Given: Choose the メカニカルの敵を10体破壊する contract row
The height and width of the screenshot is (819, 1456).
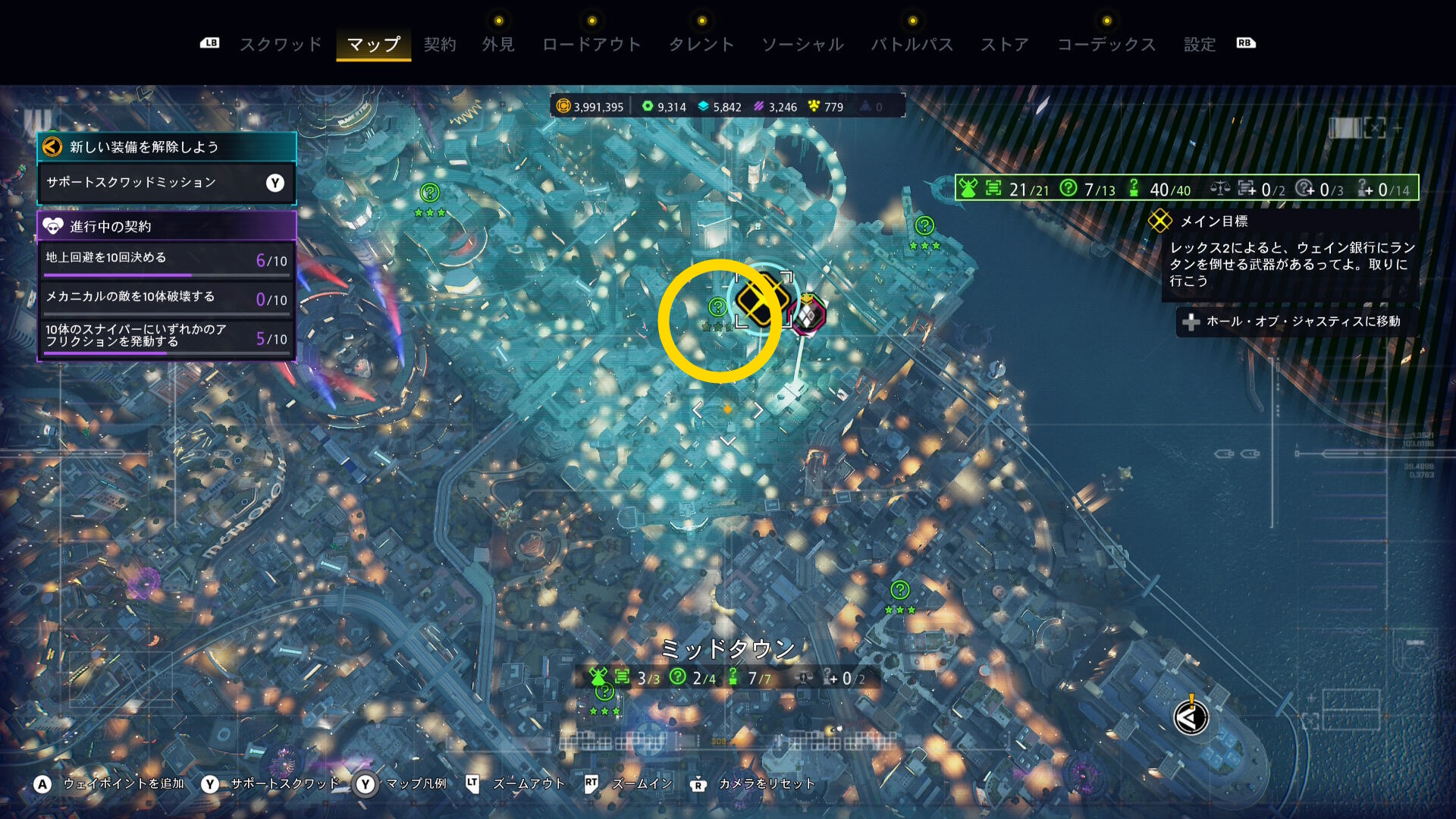Looking at the screenshot, I should (x=167, y=298).
